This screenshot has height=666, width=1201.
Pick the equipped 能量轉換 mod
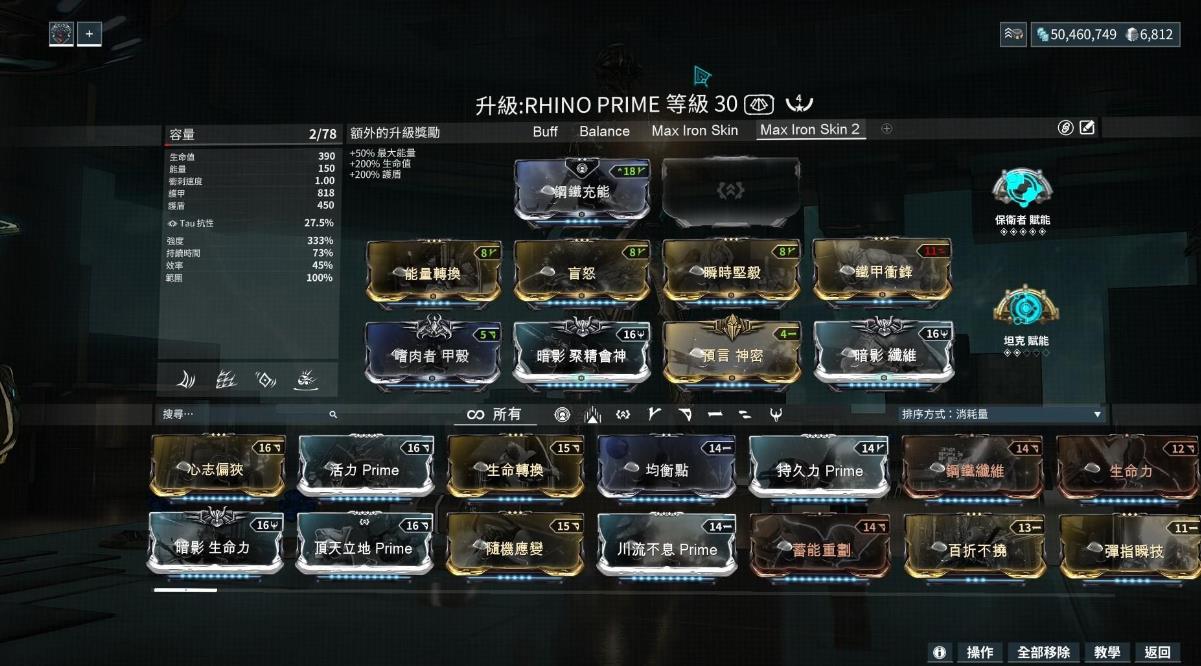pos(432,271)
